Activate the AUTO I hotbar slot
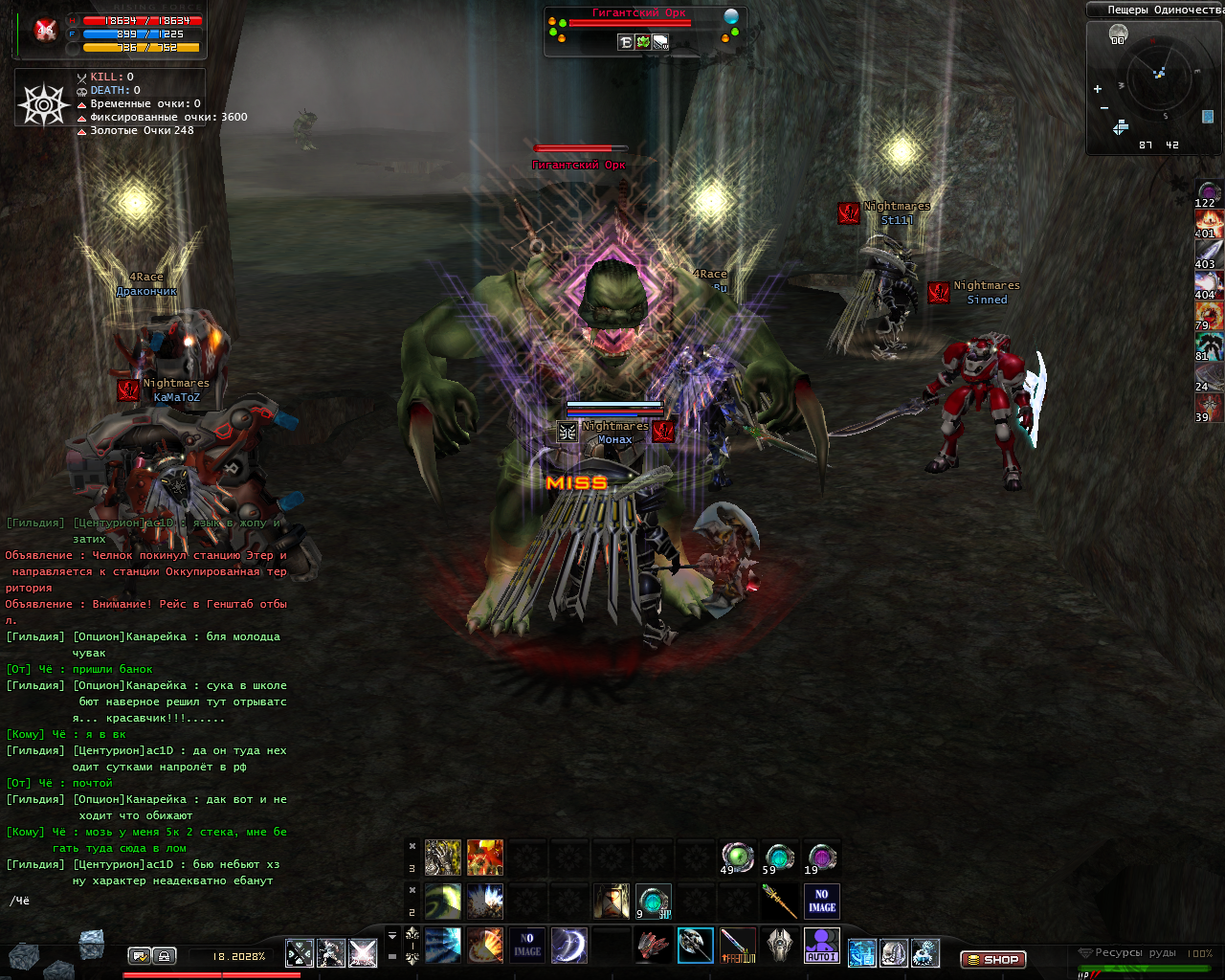 tap(821, 946)
